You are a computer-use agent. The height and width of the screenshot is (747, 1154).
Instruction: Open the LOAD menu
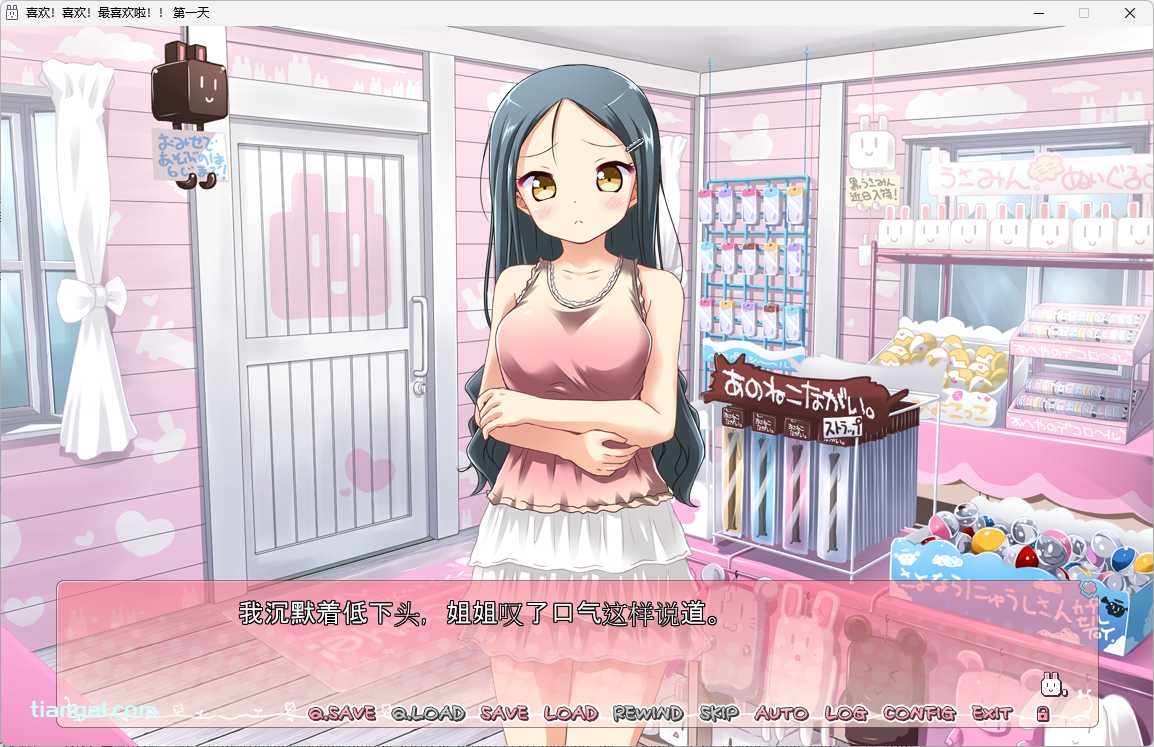570,713
